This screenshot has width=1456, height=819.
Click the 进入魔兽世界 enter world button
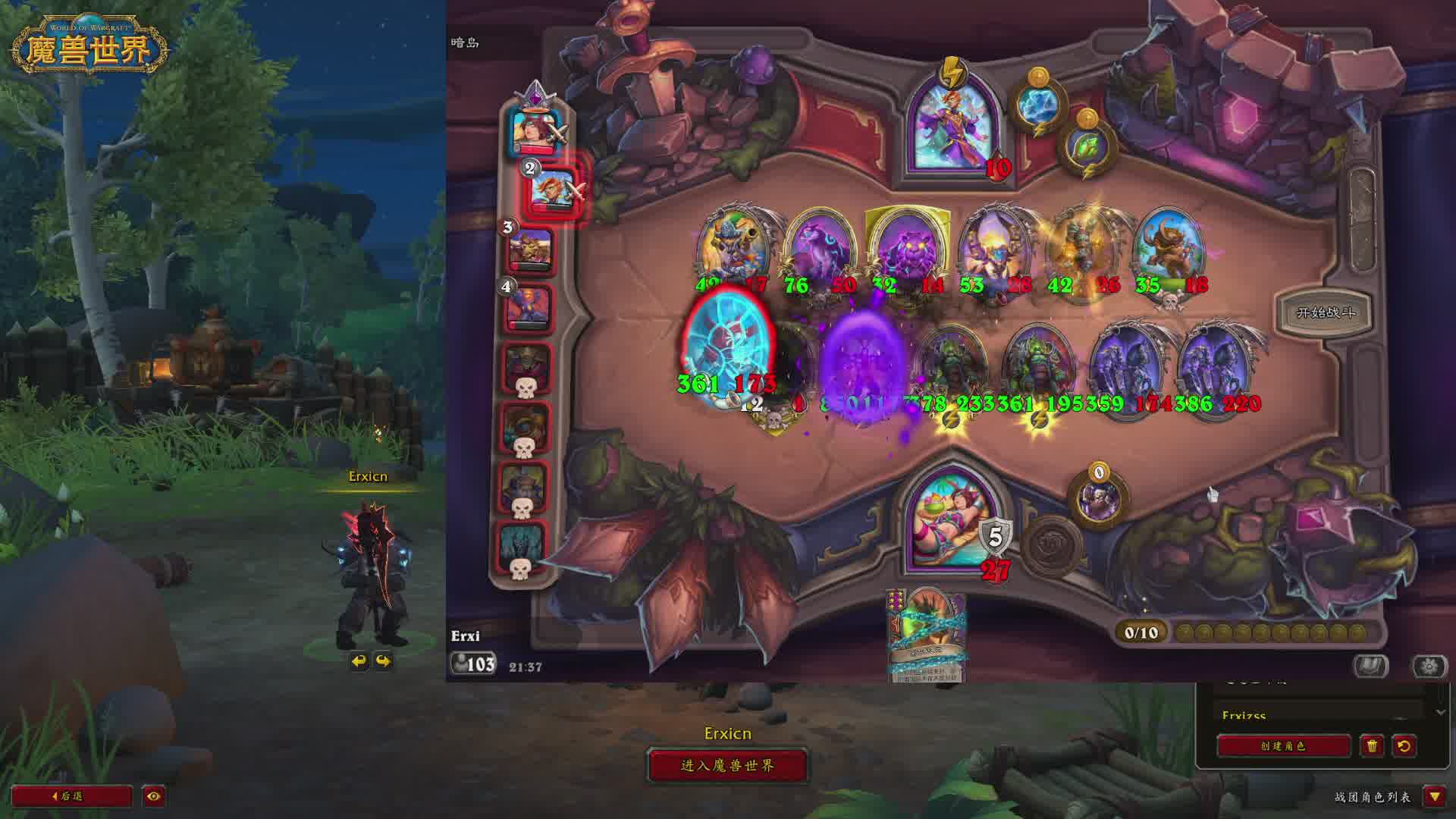click(x=727, y=765)
